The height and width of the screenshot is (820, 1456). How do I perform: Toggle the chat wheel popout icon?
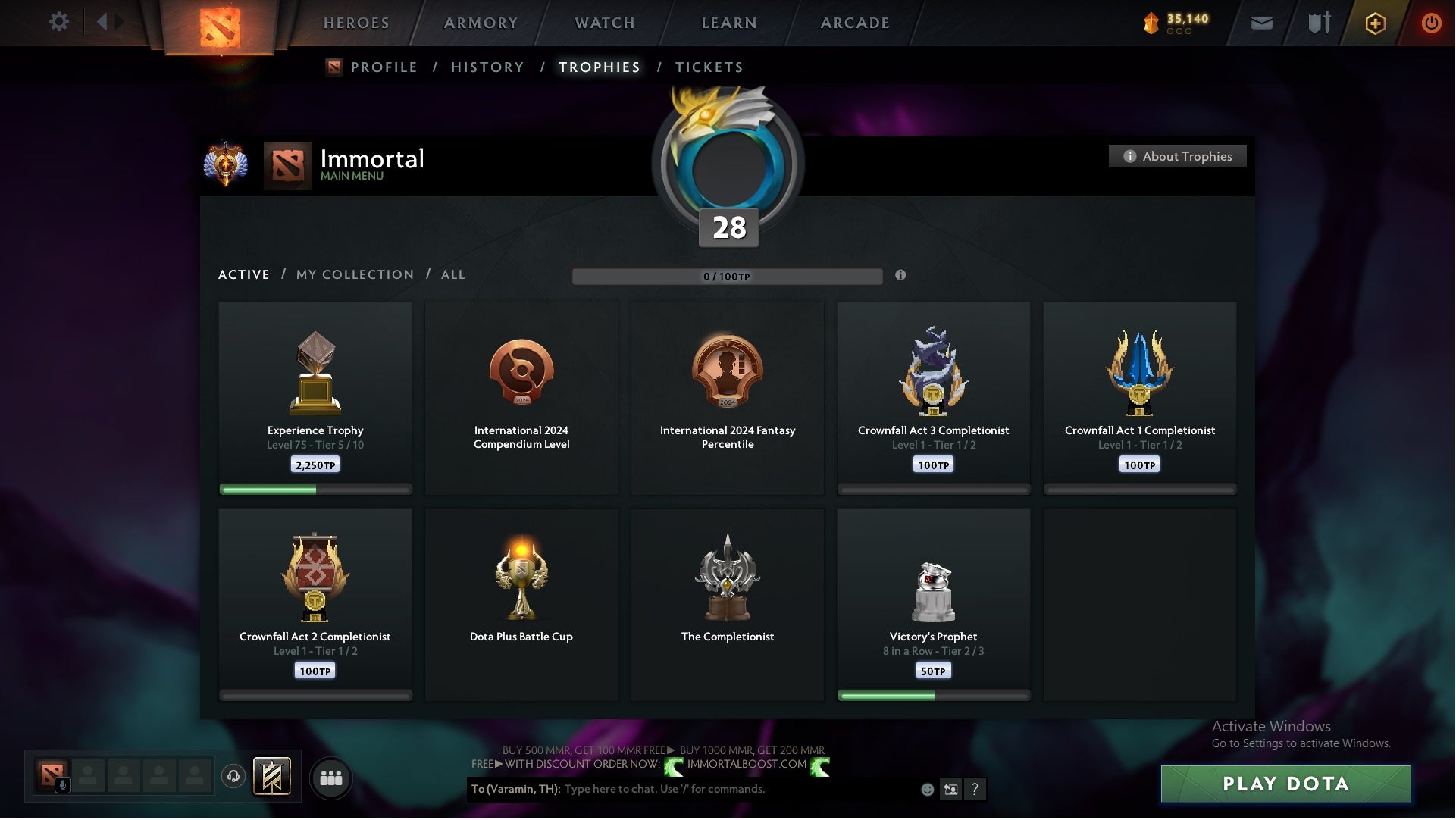[x=951, y=789]
